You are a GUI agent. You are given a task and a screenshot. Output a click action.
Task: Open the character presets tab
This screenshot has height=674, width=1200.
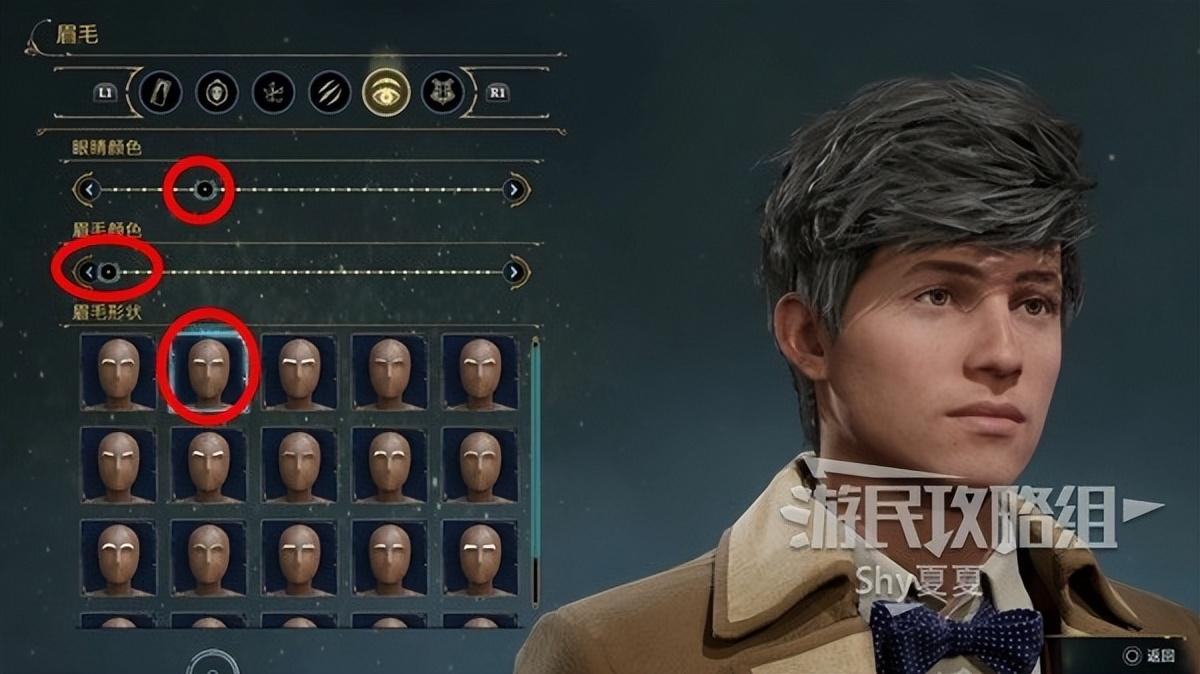pos(159,92)
